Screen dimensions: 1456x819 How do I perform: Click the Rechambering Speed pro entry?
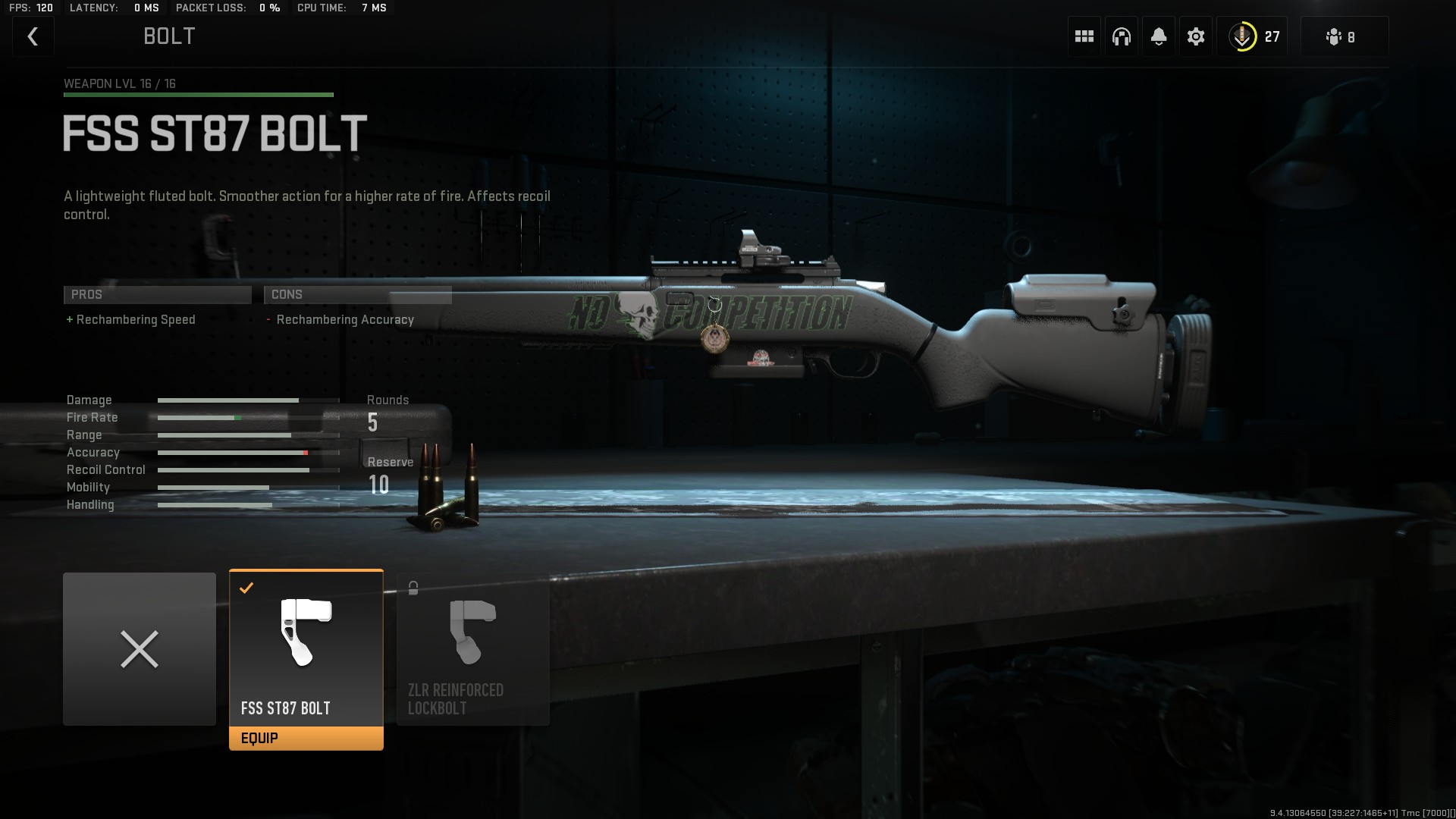(132, 319)
